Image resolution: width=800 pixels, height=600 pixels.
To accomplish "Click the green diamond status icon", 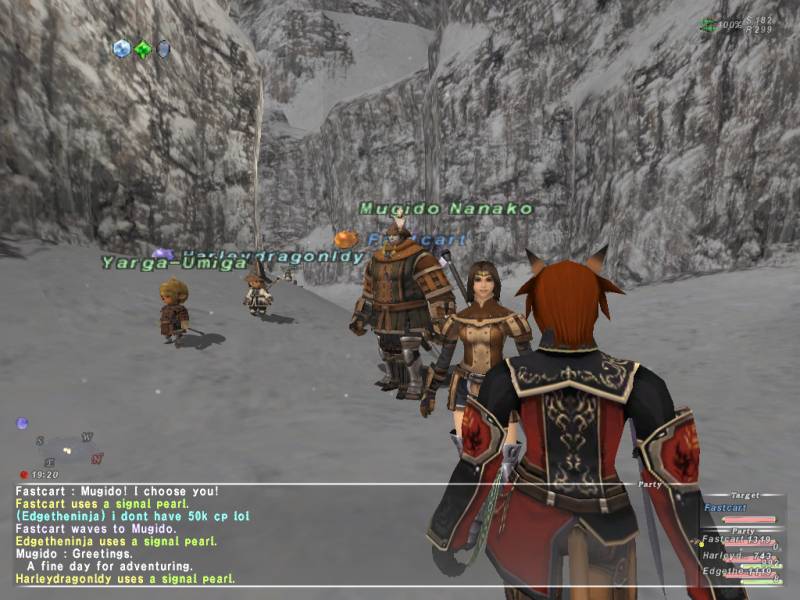I will pyautogui.click(x=143, y=49).
